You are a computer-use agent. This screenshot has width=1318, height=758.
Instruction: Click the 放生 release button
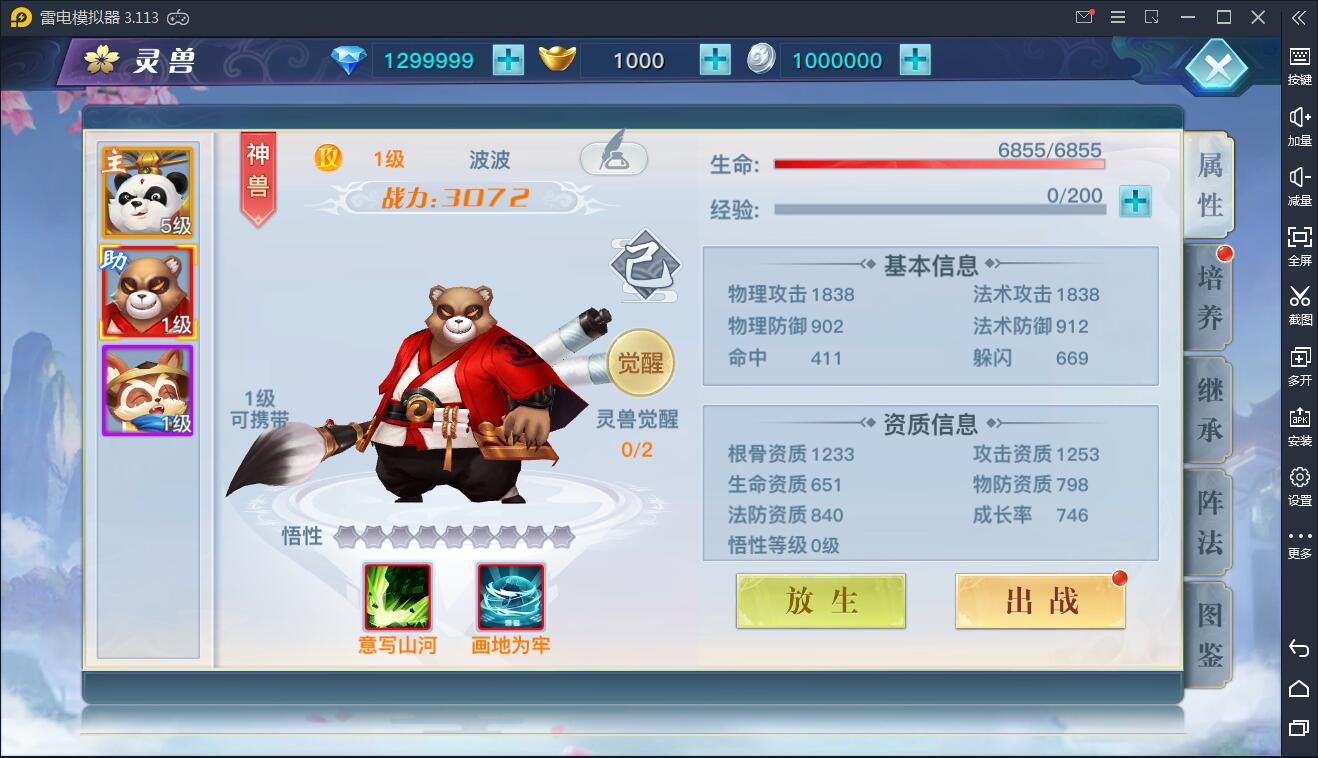(820, 601)
